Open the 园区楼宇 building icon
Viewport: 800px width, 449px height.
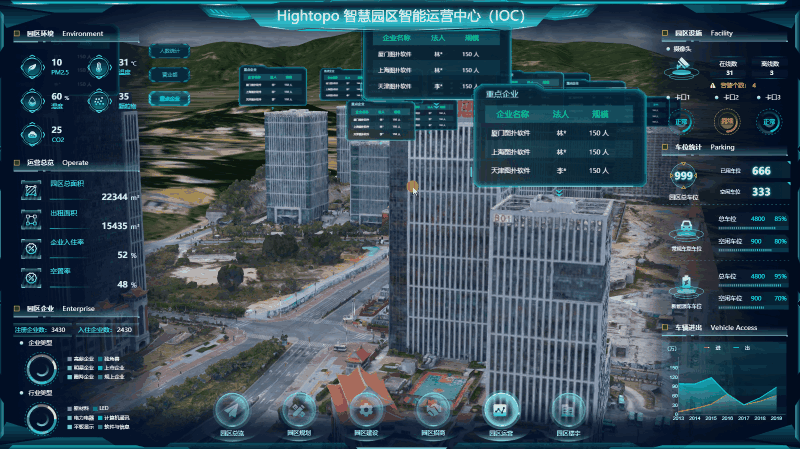pyautogui.click(x=568, y=410)
